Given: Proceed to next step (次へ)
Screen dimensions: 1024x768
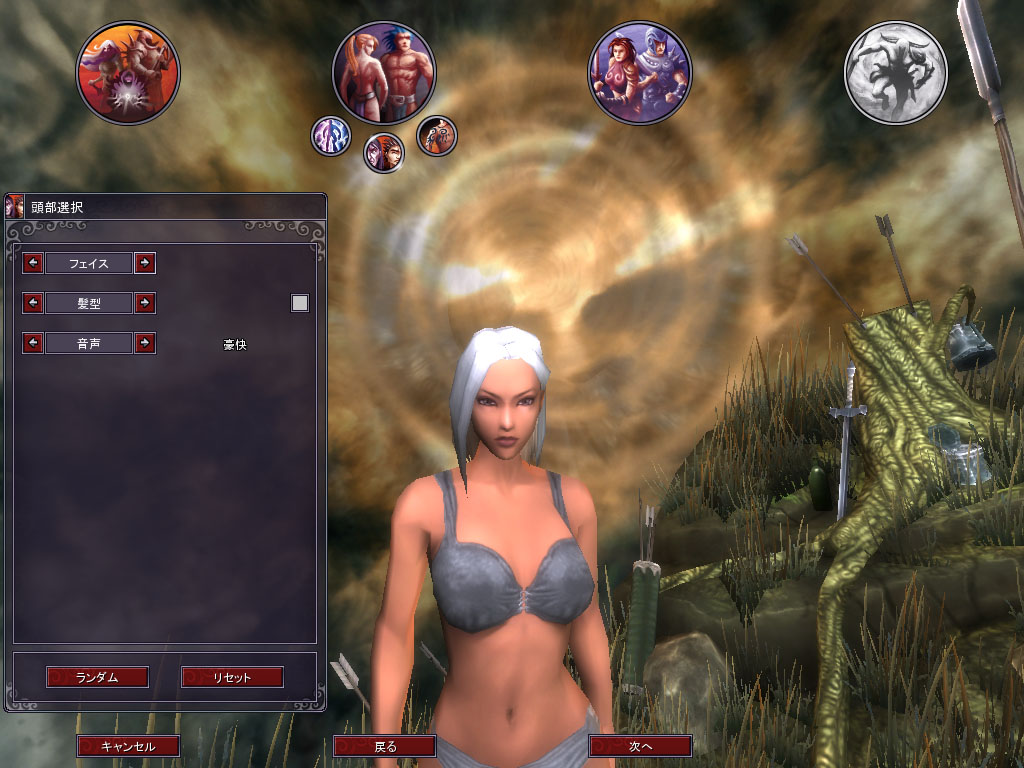Looking at the screenshot, I should tap(640, 746).
